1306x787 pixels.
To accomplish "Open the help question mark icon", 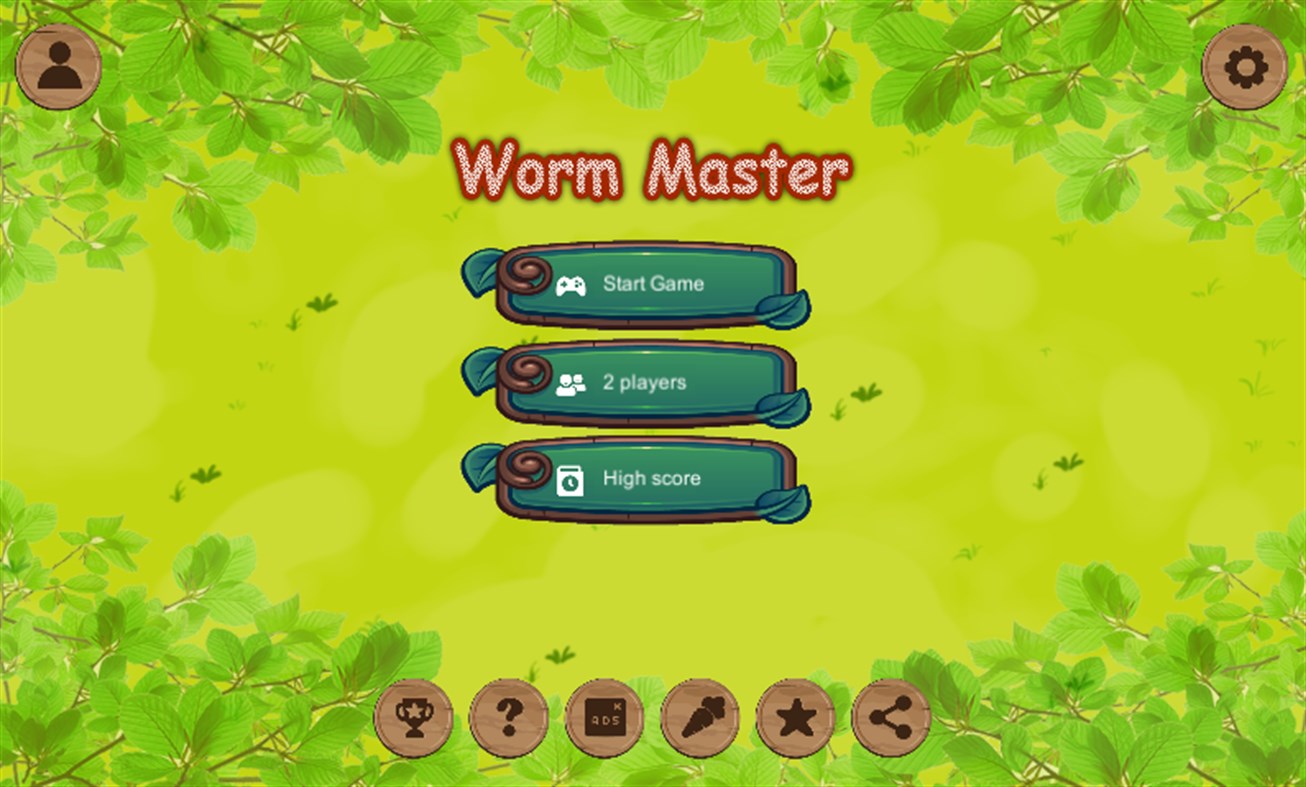I will (x=508, y=718).
